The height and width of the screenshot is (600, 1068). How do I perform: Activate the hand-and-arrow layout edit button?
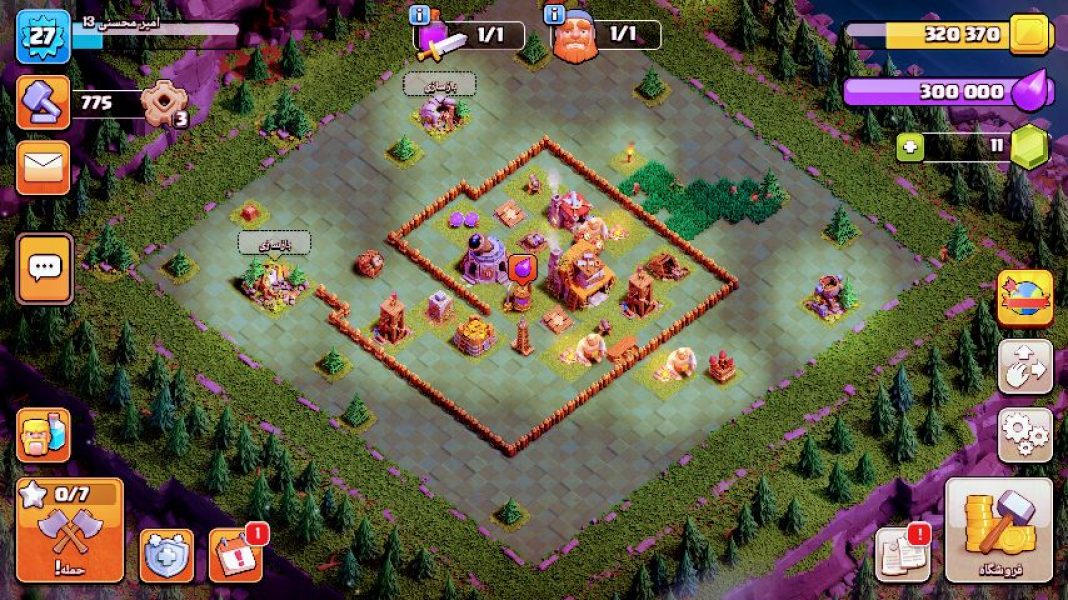[x=1025, y=366]
